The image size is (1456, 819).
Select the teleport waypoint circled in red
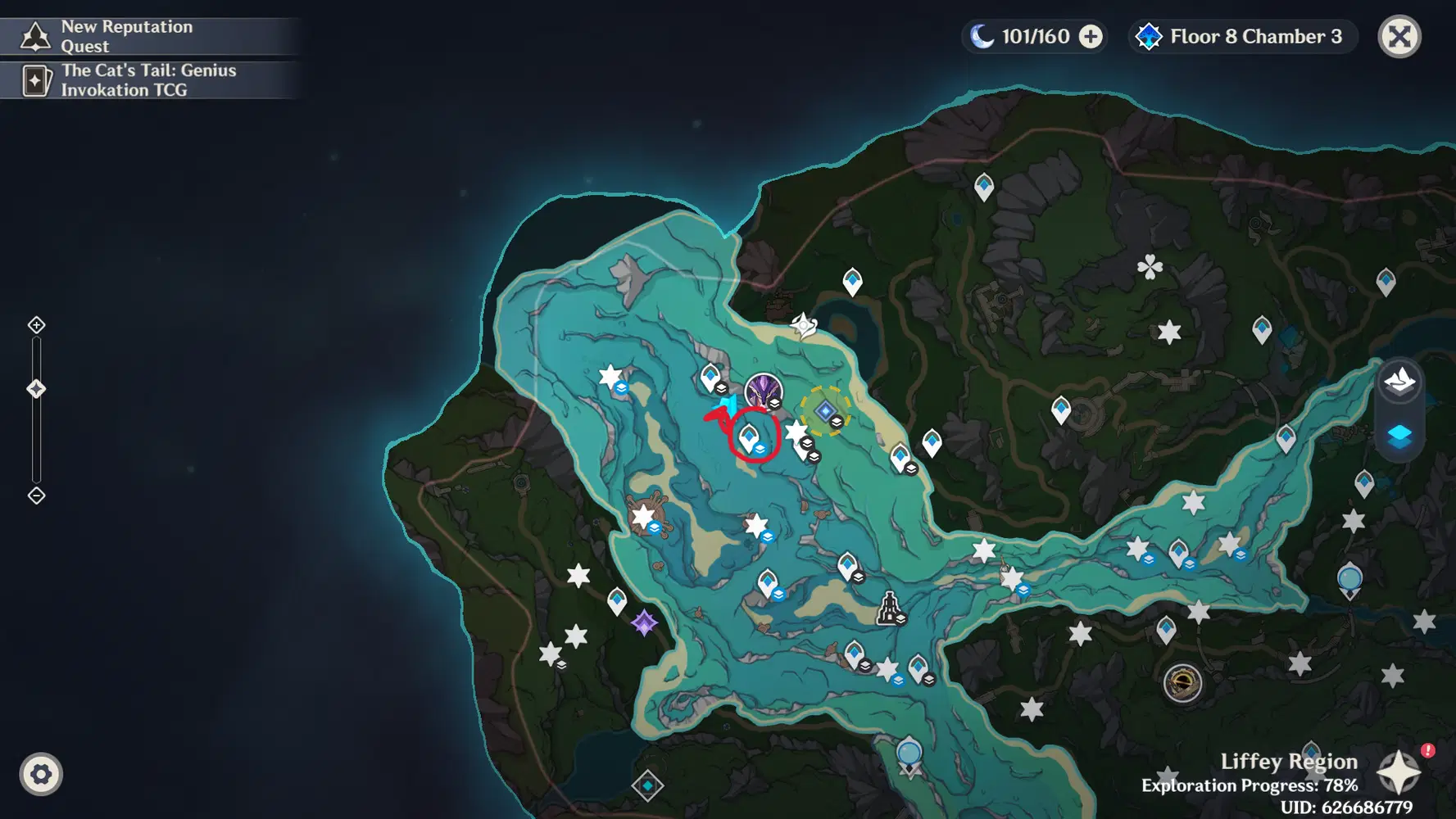pos(749,437)
